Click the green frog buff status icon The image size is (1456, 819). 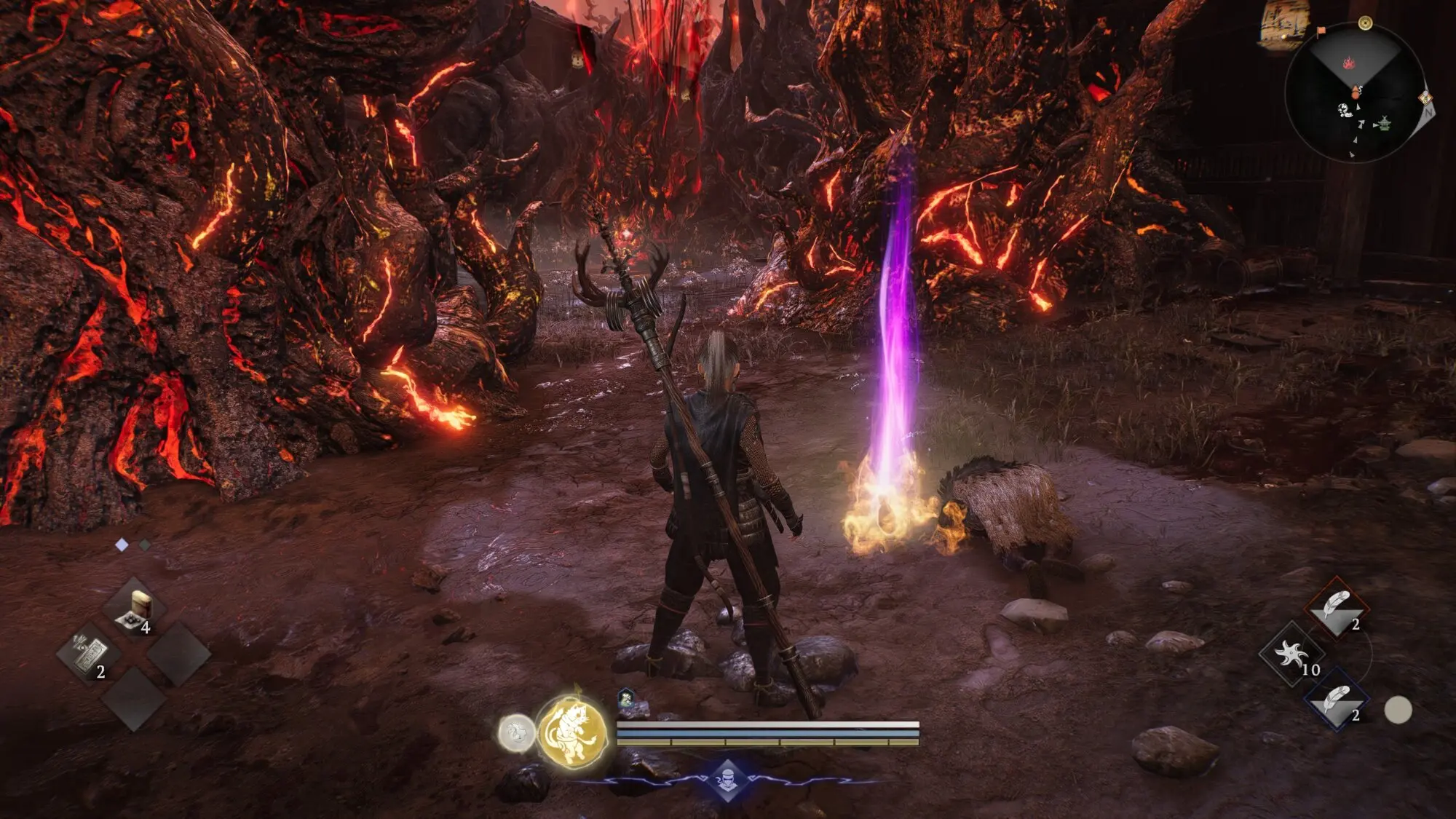coord(625,700)
